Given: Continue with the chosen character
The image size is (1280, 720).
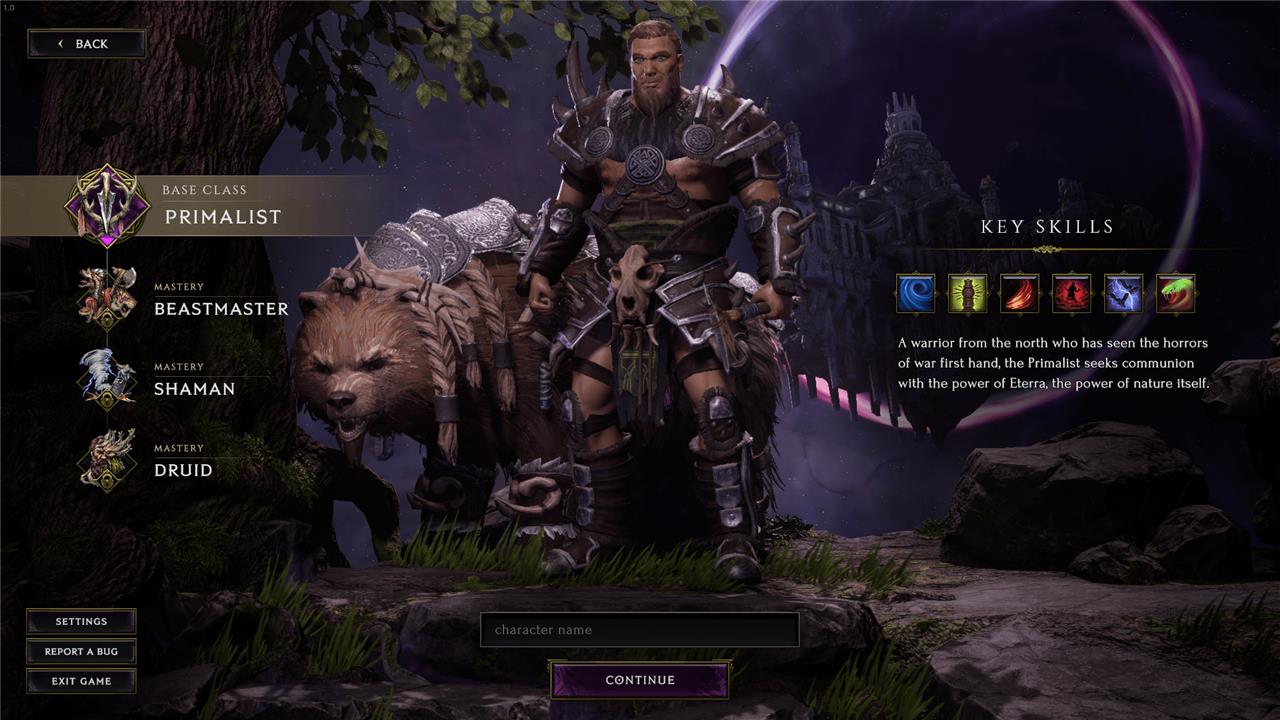Looking at the screenshot, I should coord(640,680).
